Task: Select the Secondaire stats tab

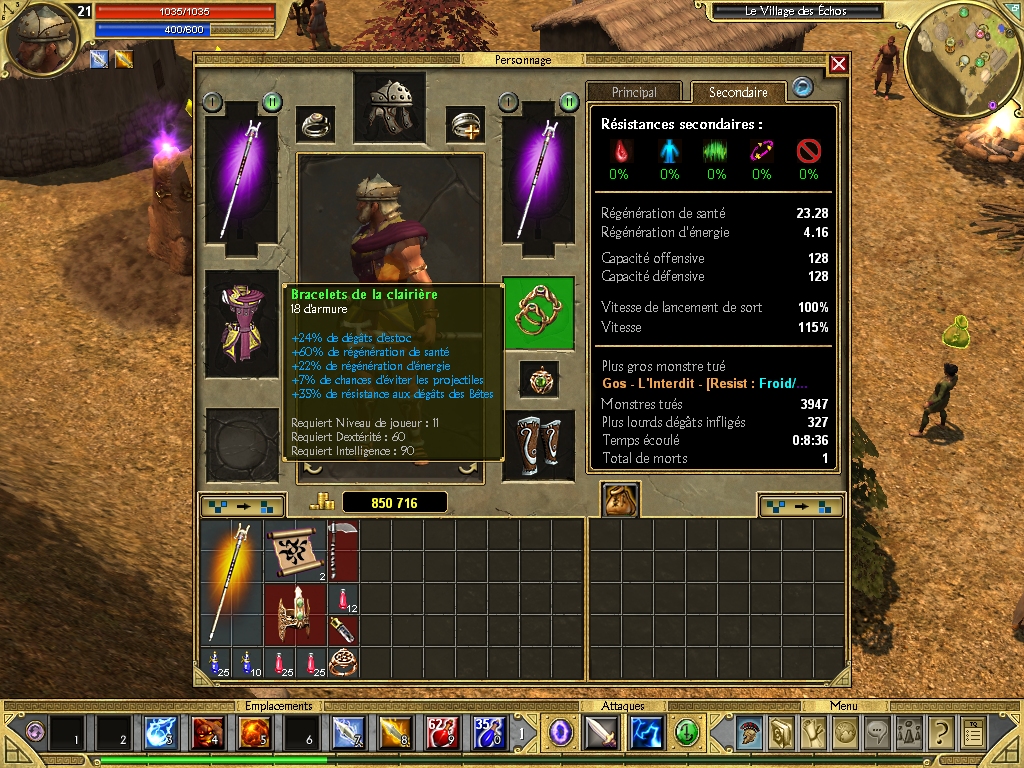Action: (x=738, y=92)
